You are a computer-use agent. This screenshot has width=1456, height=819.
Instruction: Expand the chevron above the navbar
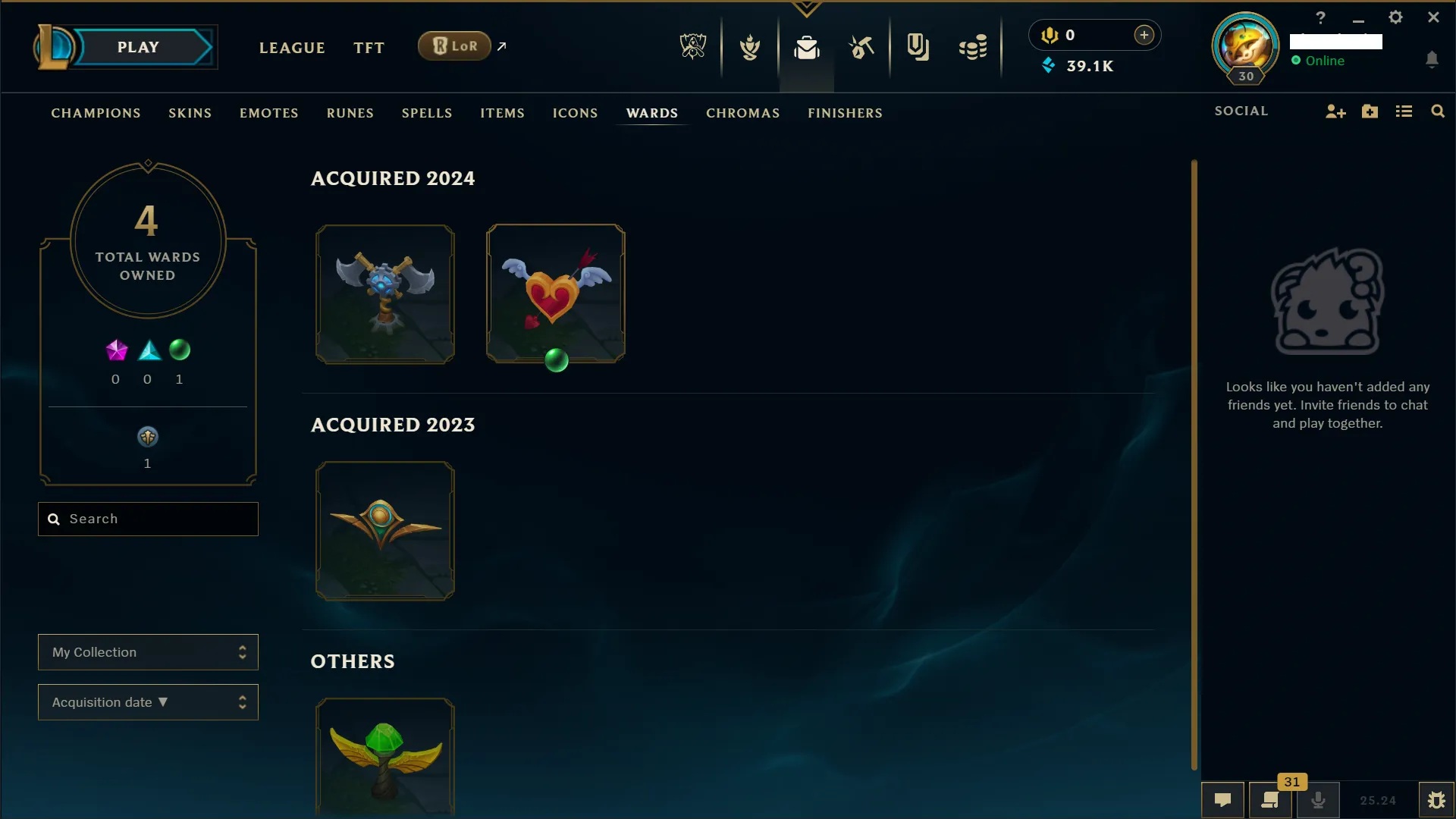[x=806, y=9]
